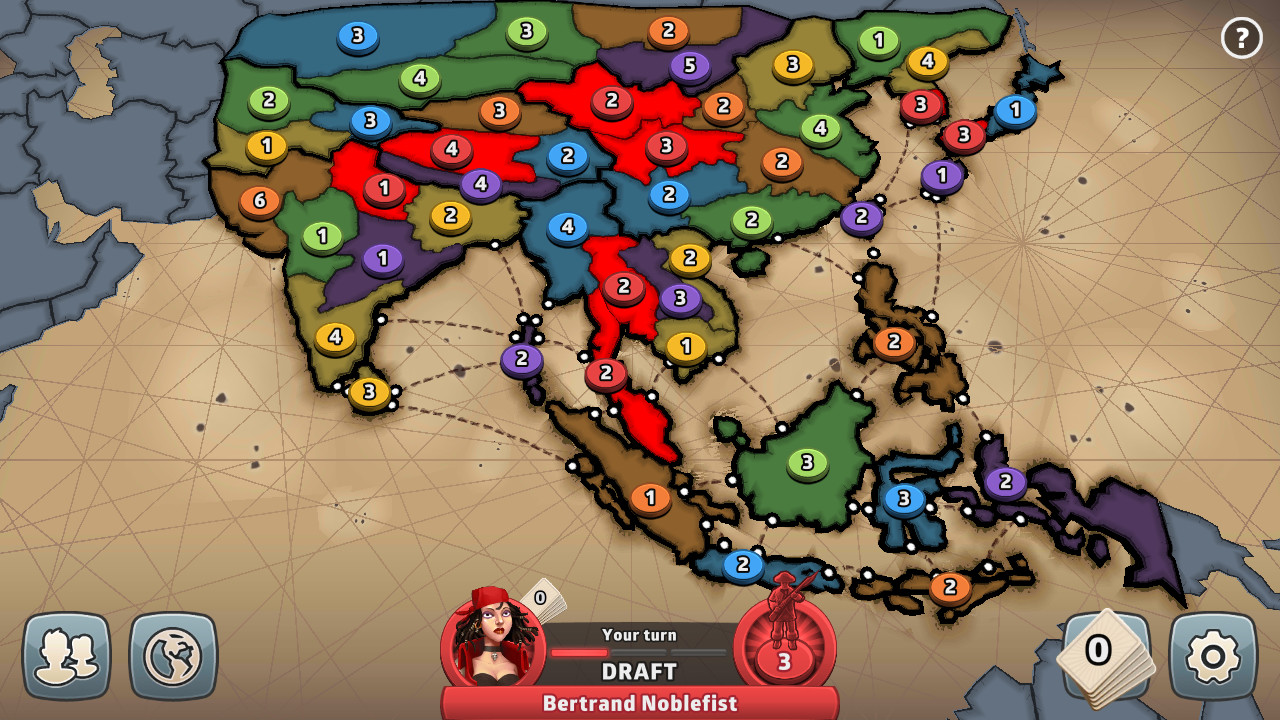View your risk cards stack showing 0
Image resolution: width=1280 pixels, height=720 pixels.
(1101, 653)
